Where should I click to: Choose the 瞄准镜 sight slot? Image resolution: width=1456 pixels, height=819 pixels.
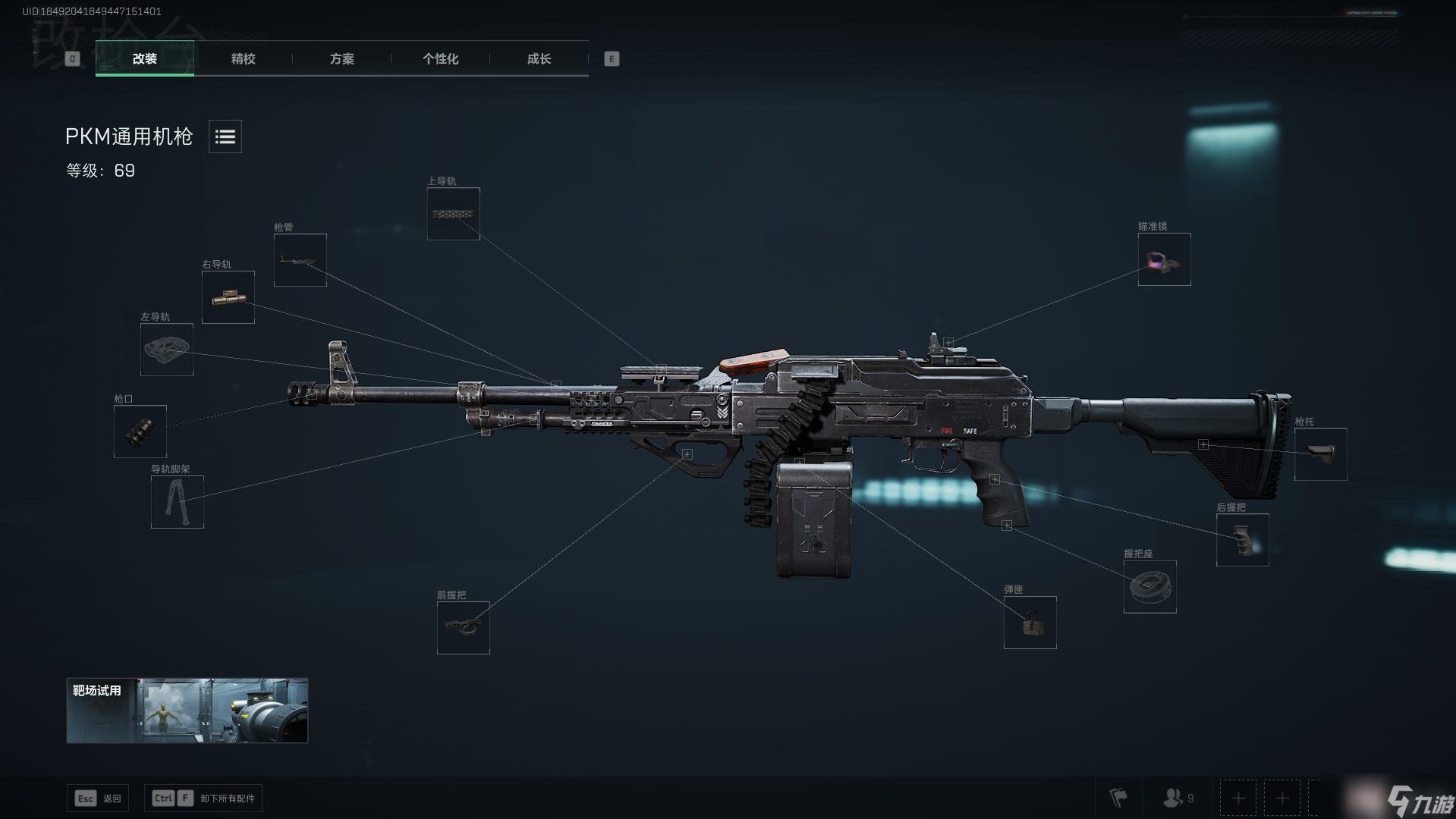(1164, 259)
